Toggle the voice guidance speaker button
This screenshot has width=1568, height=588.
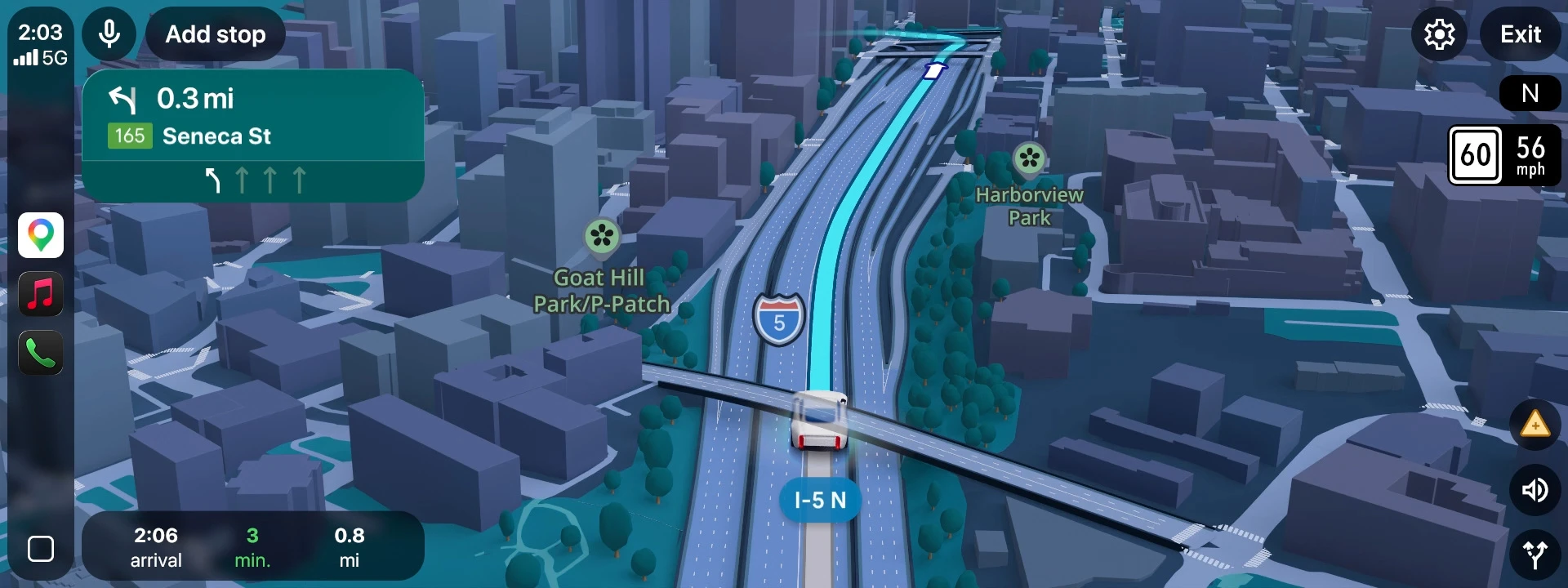(1535, 490)
